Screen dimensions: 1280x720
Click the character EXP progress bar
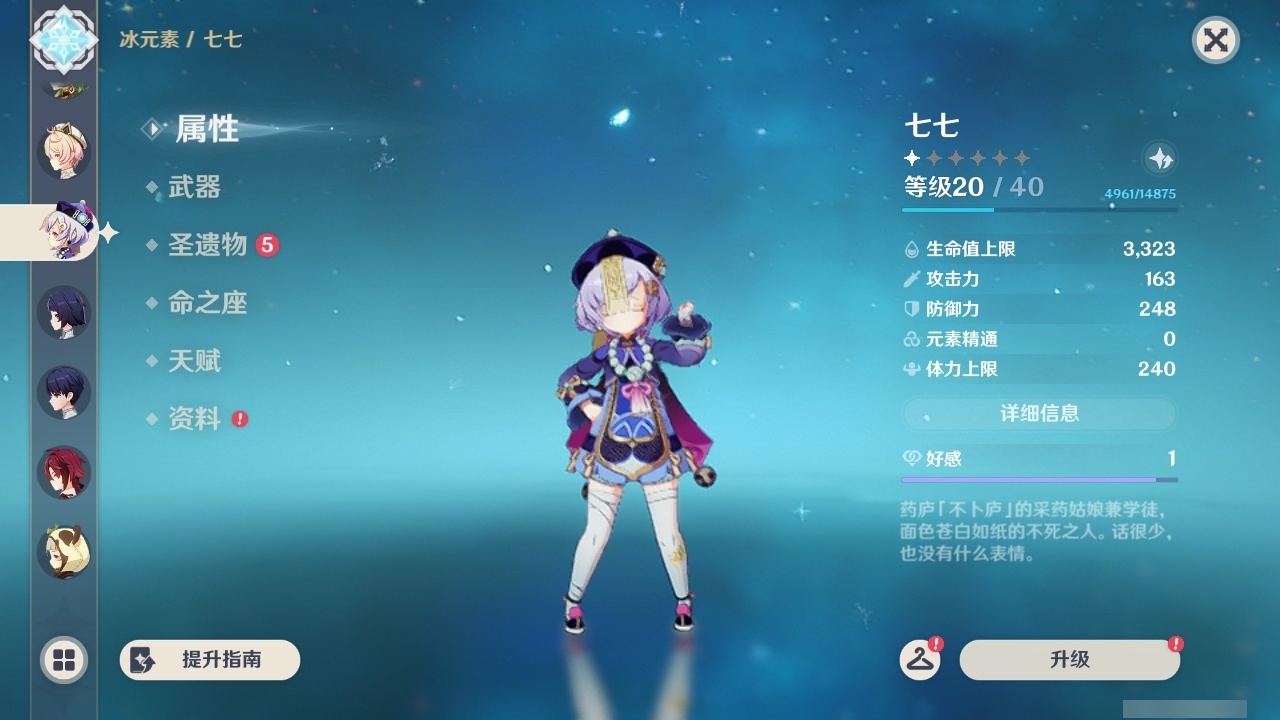tap(1040, 209)
